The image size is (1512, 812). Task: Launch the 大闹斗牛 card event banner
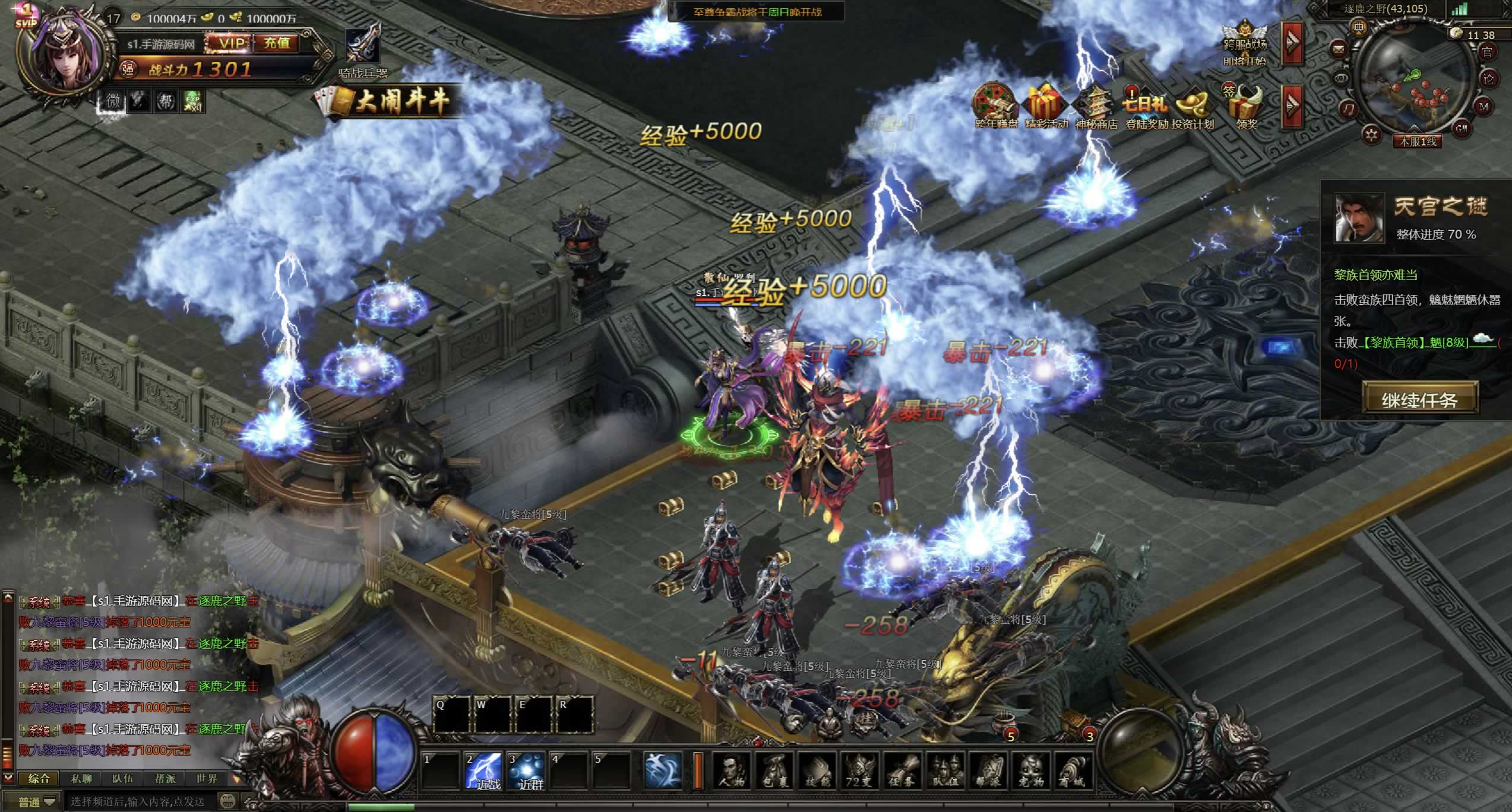[x=392, y=102]
